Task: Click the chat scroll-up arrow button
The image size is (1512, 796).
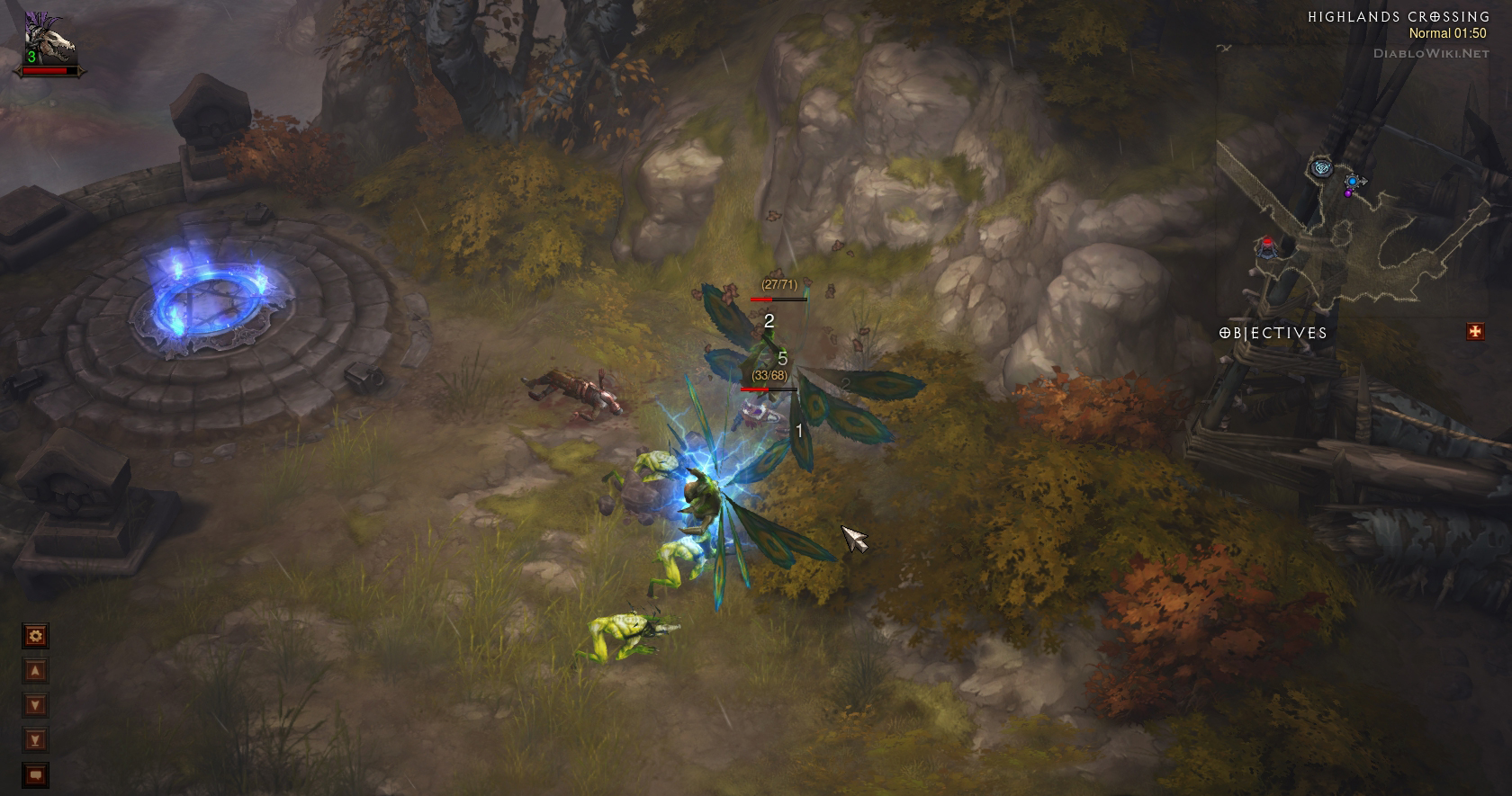Action: tap(35, 671)
